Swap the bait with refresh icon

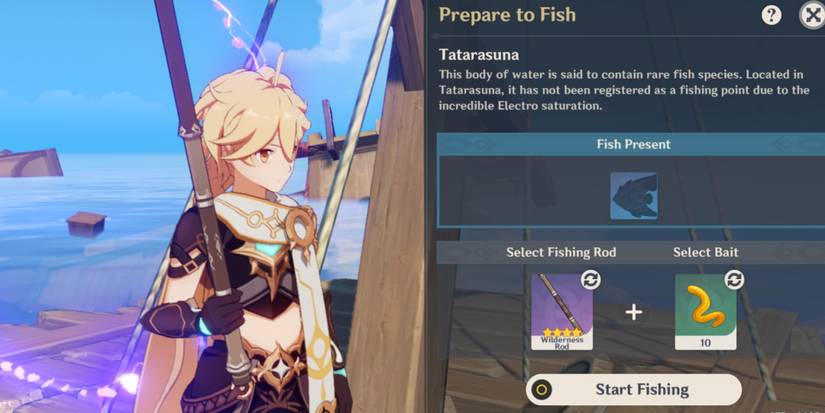(734, 280)
